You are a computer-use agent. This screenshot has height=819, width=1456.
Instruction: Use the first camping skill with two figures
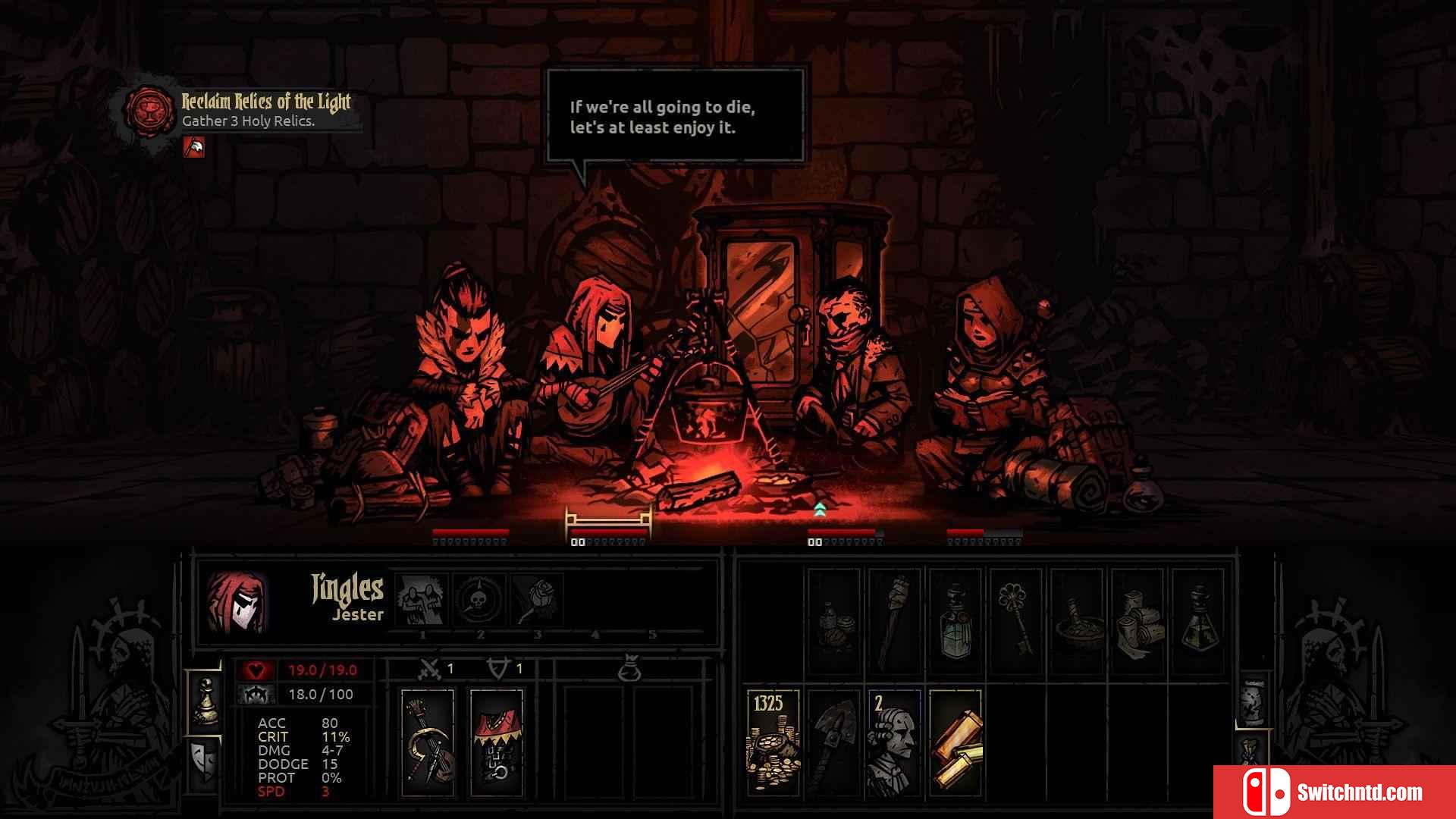(x=422, y=599)
